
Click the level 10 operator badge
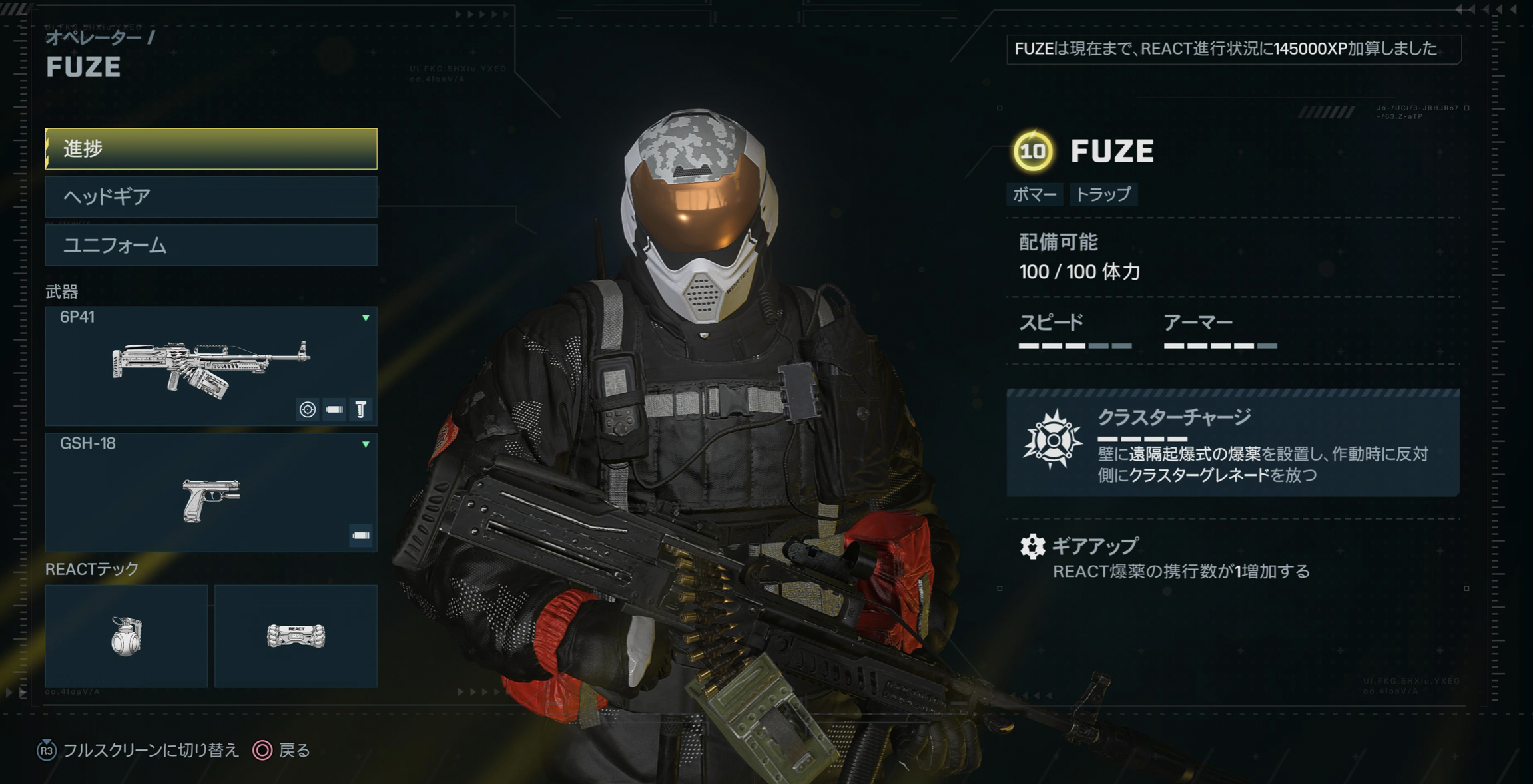tap(1032, 151)
